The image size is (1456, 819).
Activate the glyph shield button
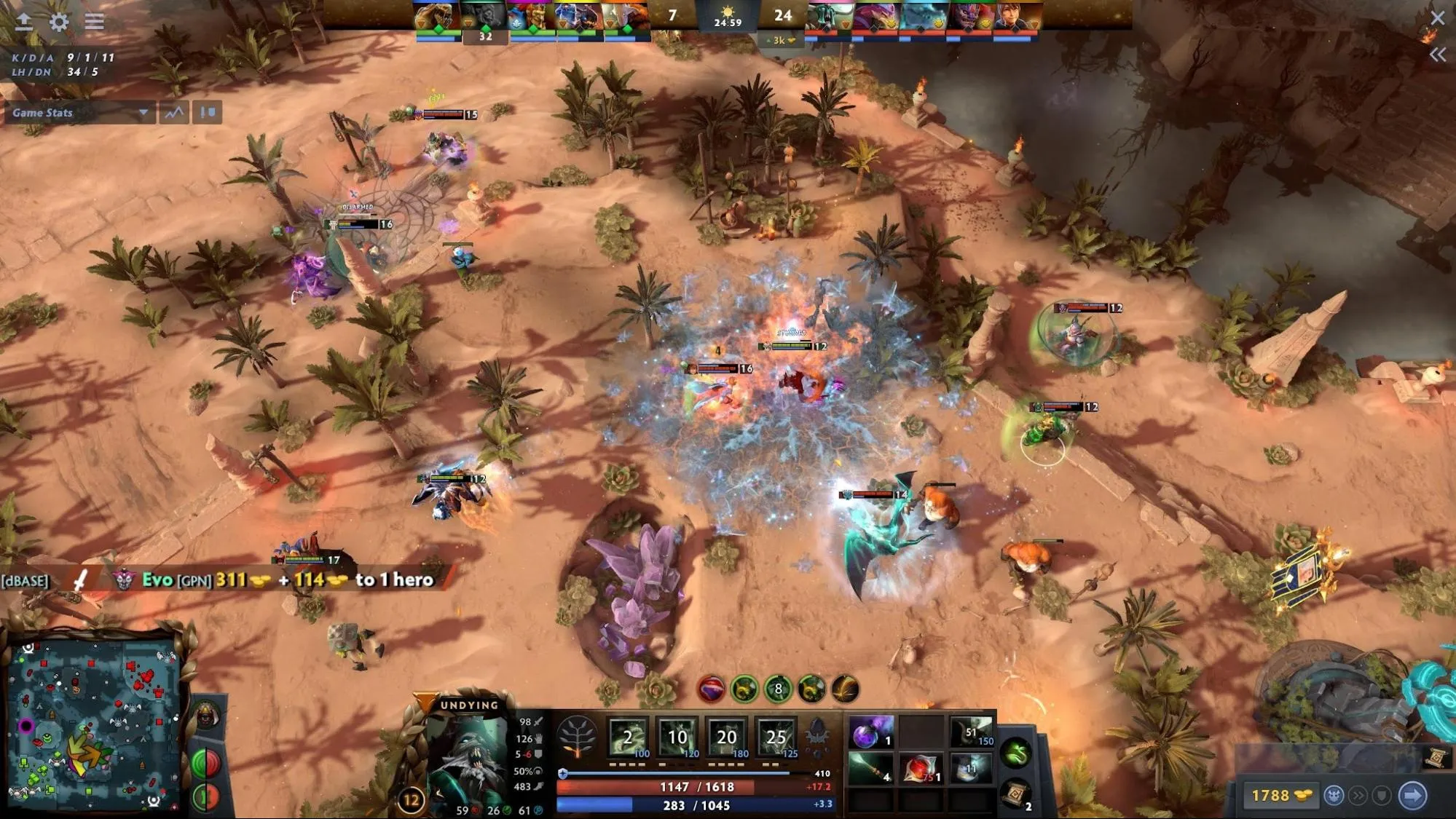1381,796
